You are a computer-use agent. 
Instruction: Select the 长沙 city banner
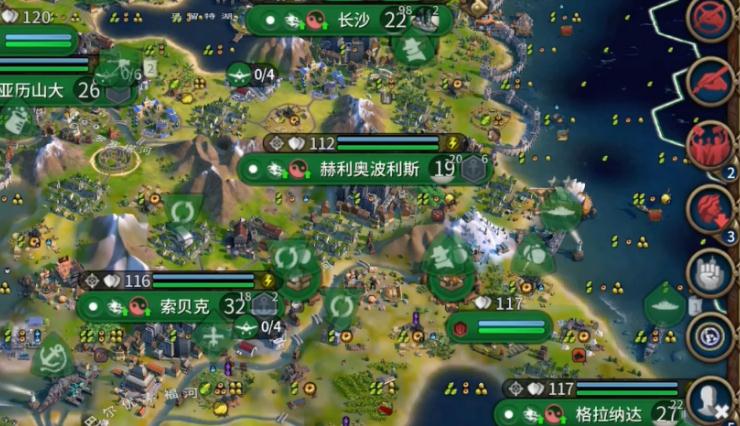tap(352, 20)
